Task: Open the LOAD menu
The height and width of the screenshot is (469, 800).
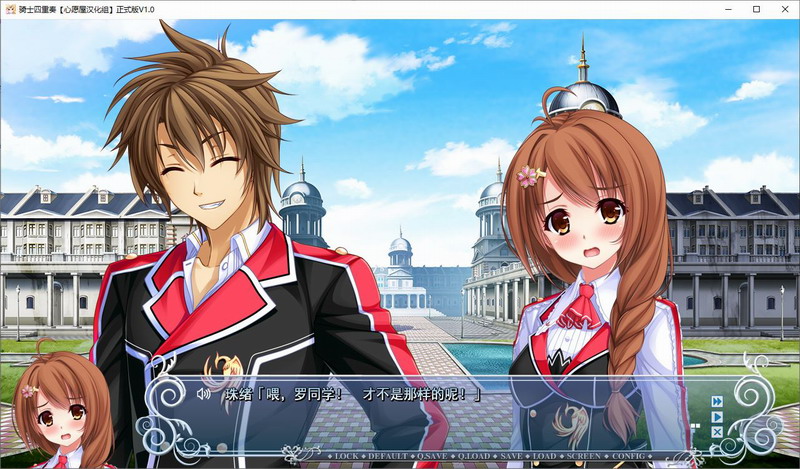Action: tap(545, 456)
